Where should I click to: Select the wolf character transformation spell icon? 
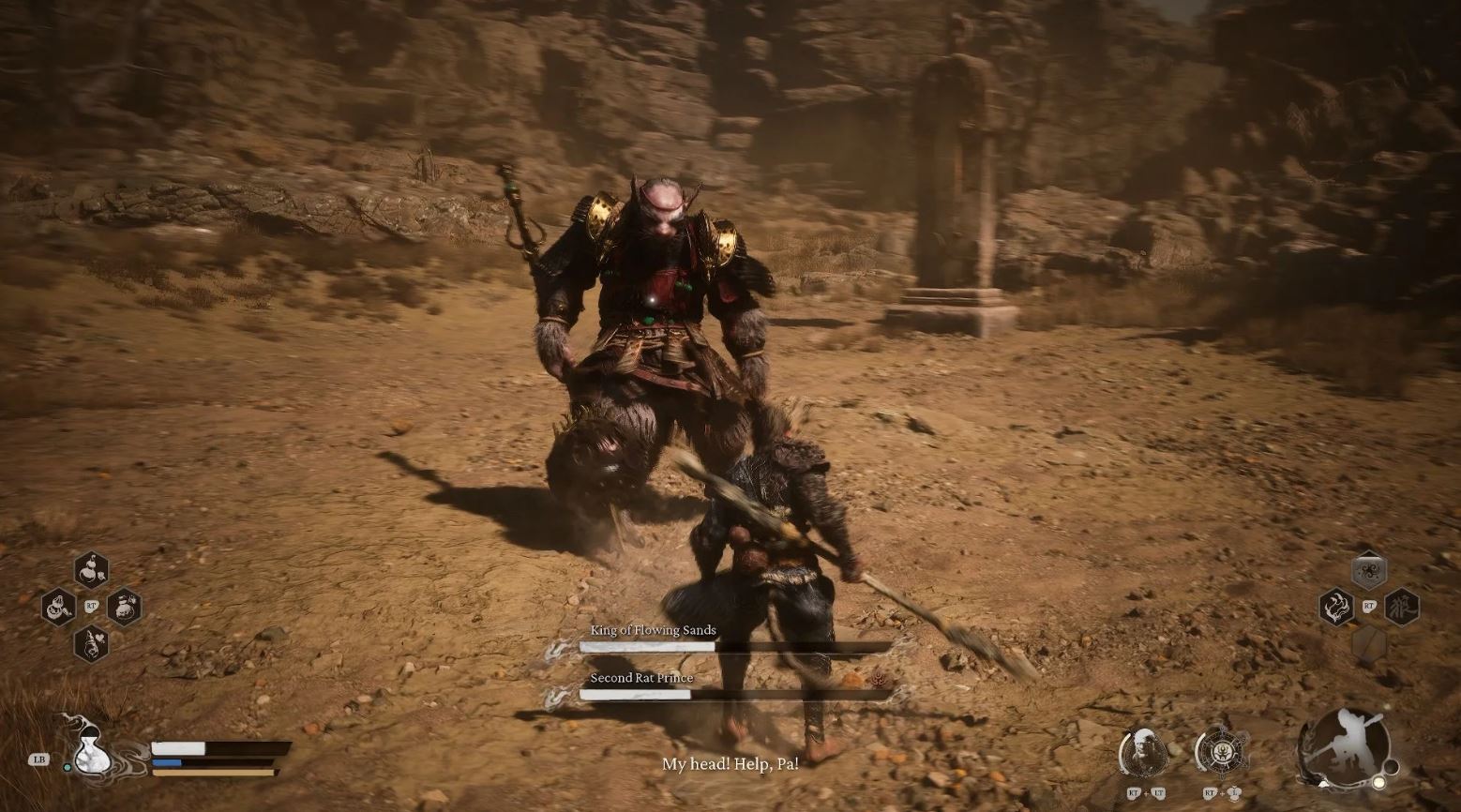(x=1403, y=607)
